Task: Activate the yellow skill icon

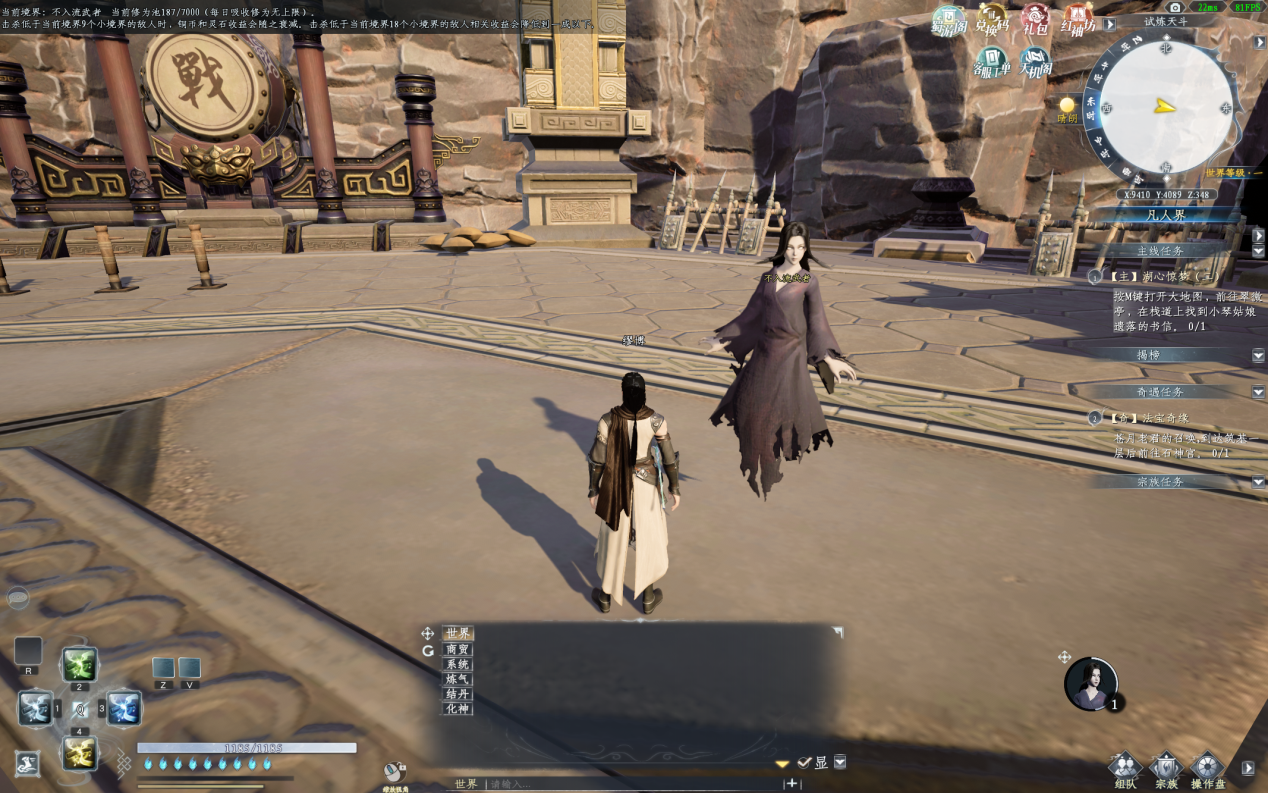Action: [x=79, y=752]
